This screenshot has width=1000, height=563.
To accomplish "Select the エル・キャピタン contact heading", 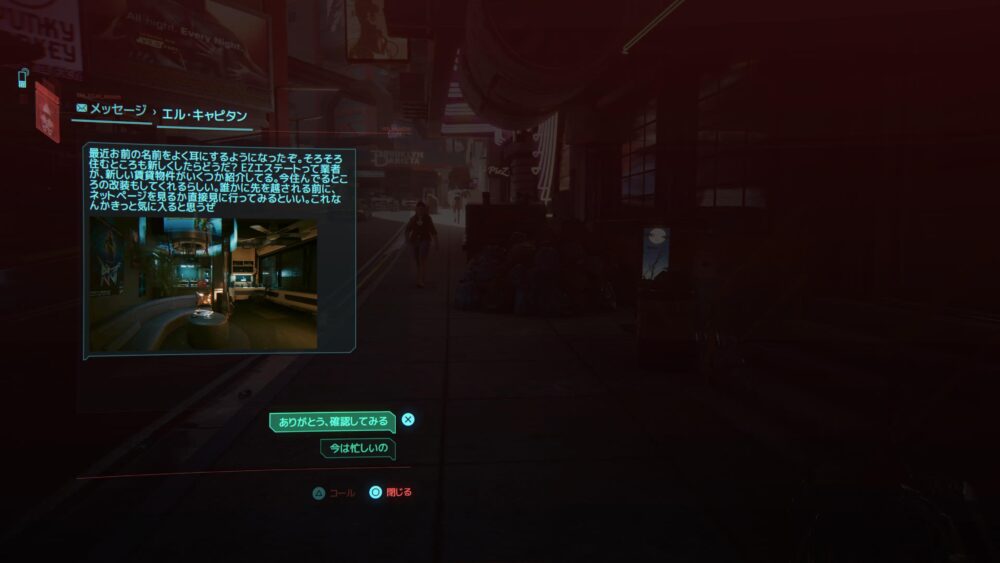I will 204,115.
